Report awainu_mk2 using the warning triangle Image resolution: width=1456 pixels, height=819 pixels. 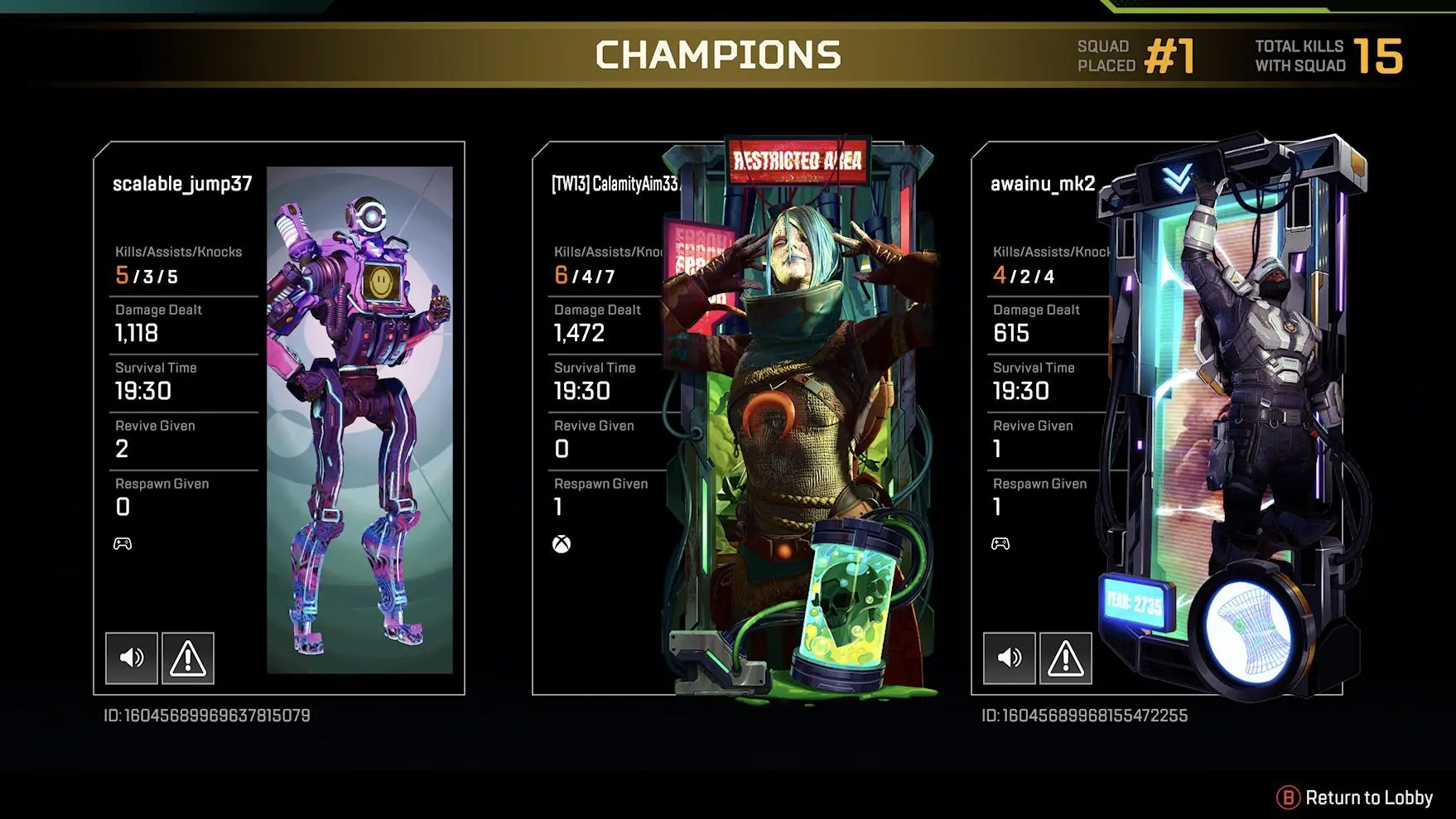pos(1066,658)
